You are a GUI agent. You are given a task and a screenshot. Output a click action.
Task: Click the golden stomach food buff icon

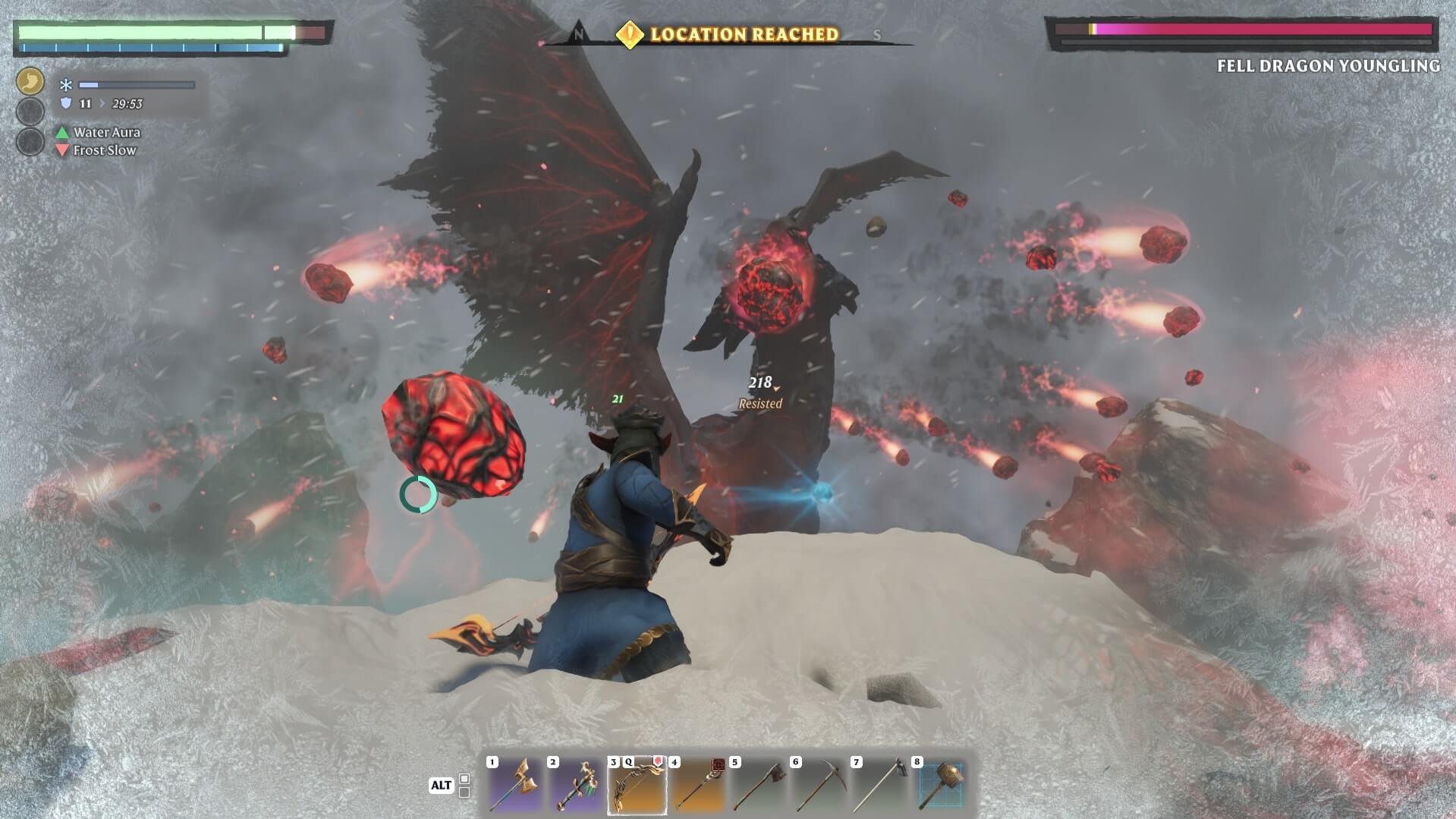click(x=30, y=81)
